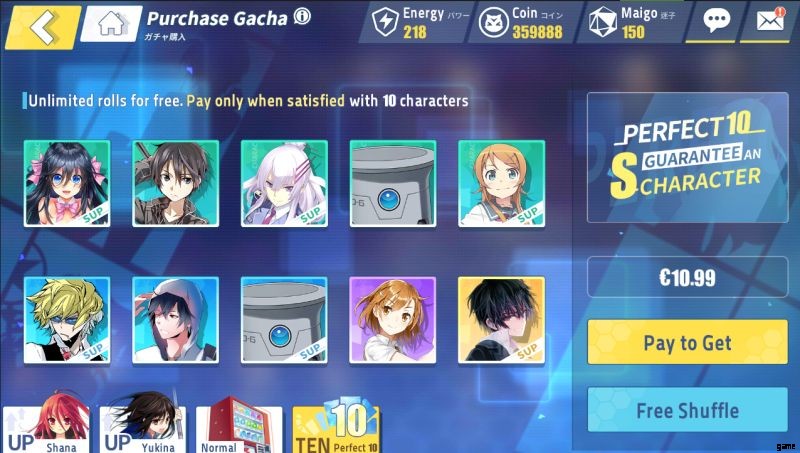Pick the orange-haired girl character card
Image resolution: width=800 pixels, height=453 pixels.
coord(501,183)
